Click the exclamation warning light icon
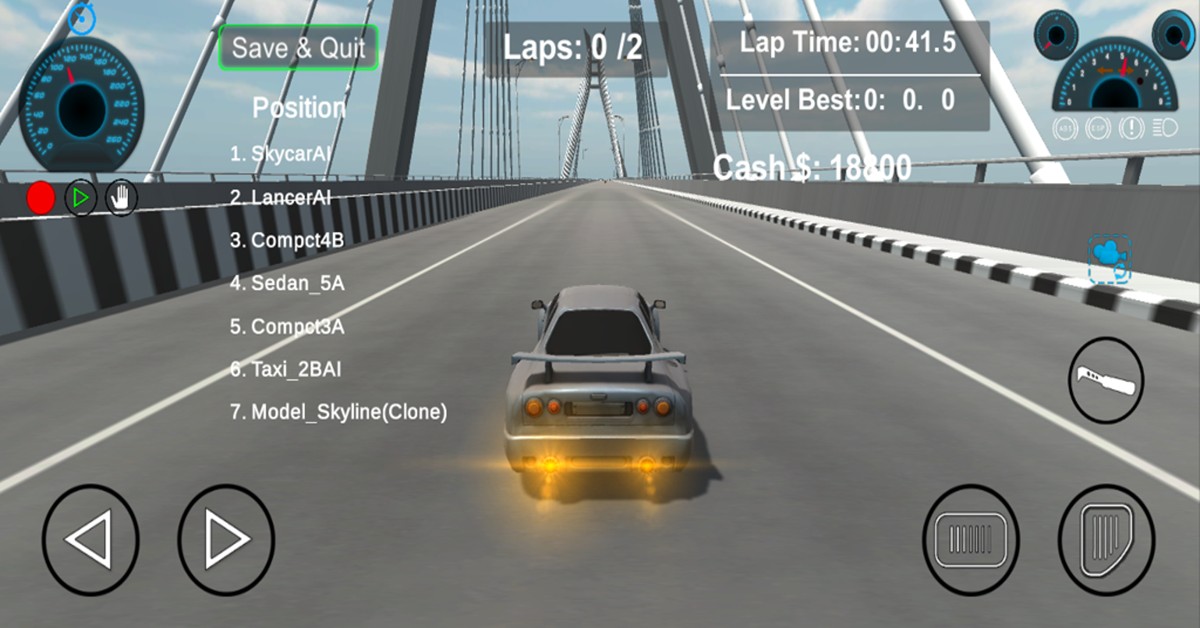Viewport: 1200px width, 628px height. [1132, 128]
